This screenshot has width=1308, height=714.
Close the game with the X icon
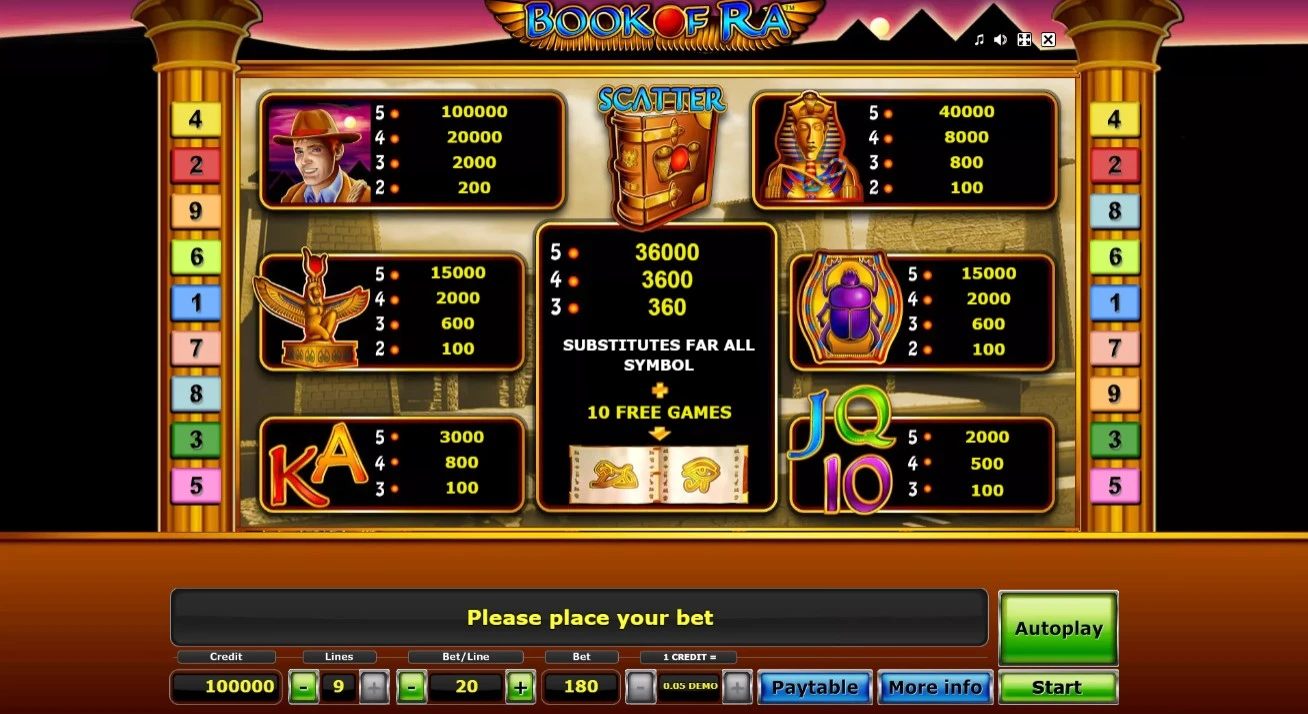tap(1048, 40)
